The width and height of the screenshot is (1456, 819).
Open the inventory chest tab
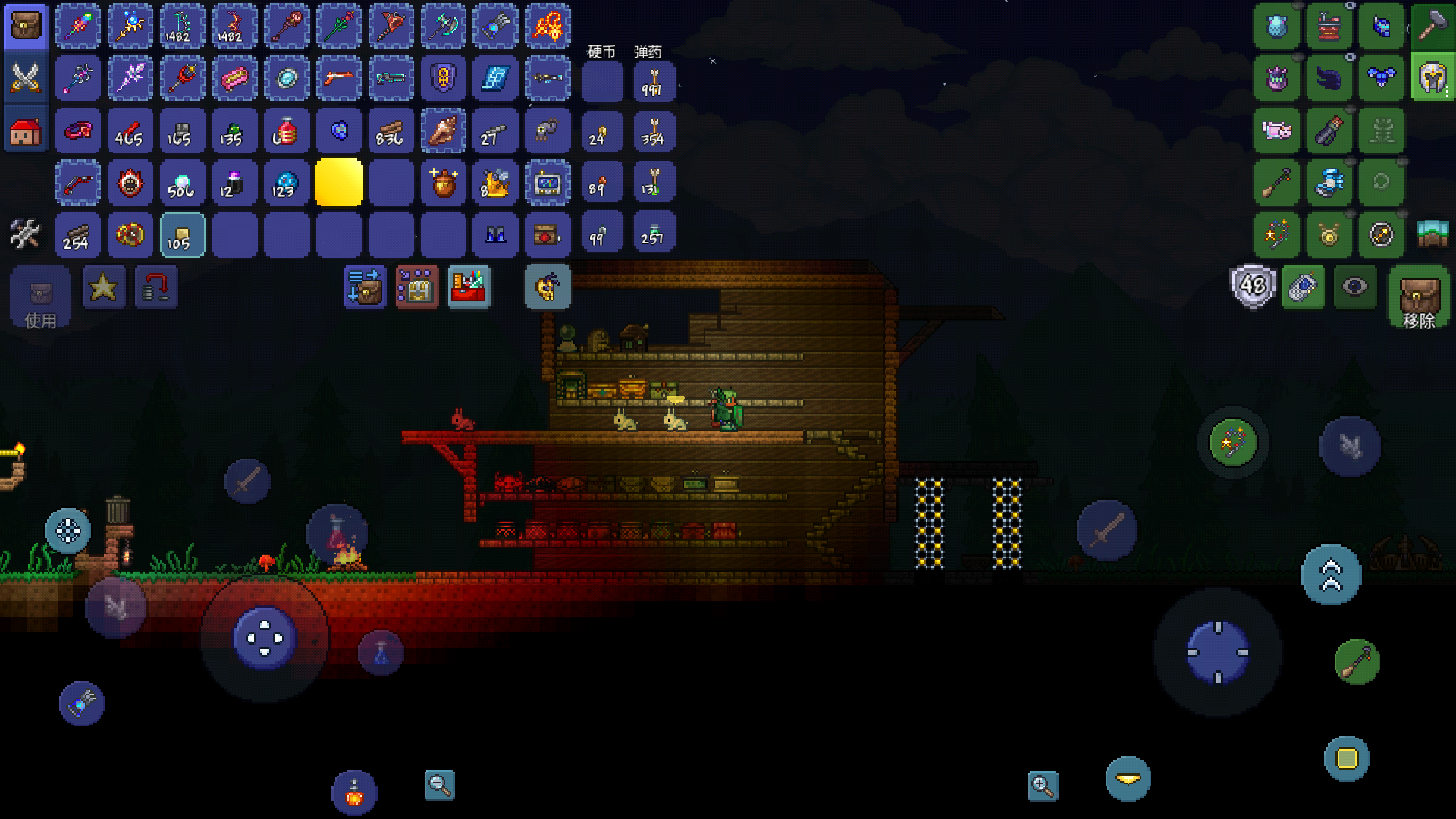[x=26, y=27]
